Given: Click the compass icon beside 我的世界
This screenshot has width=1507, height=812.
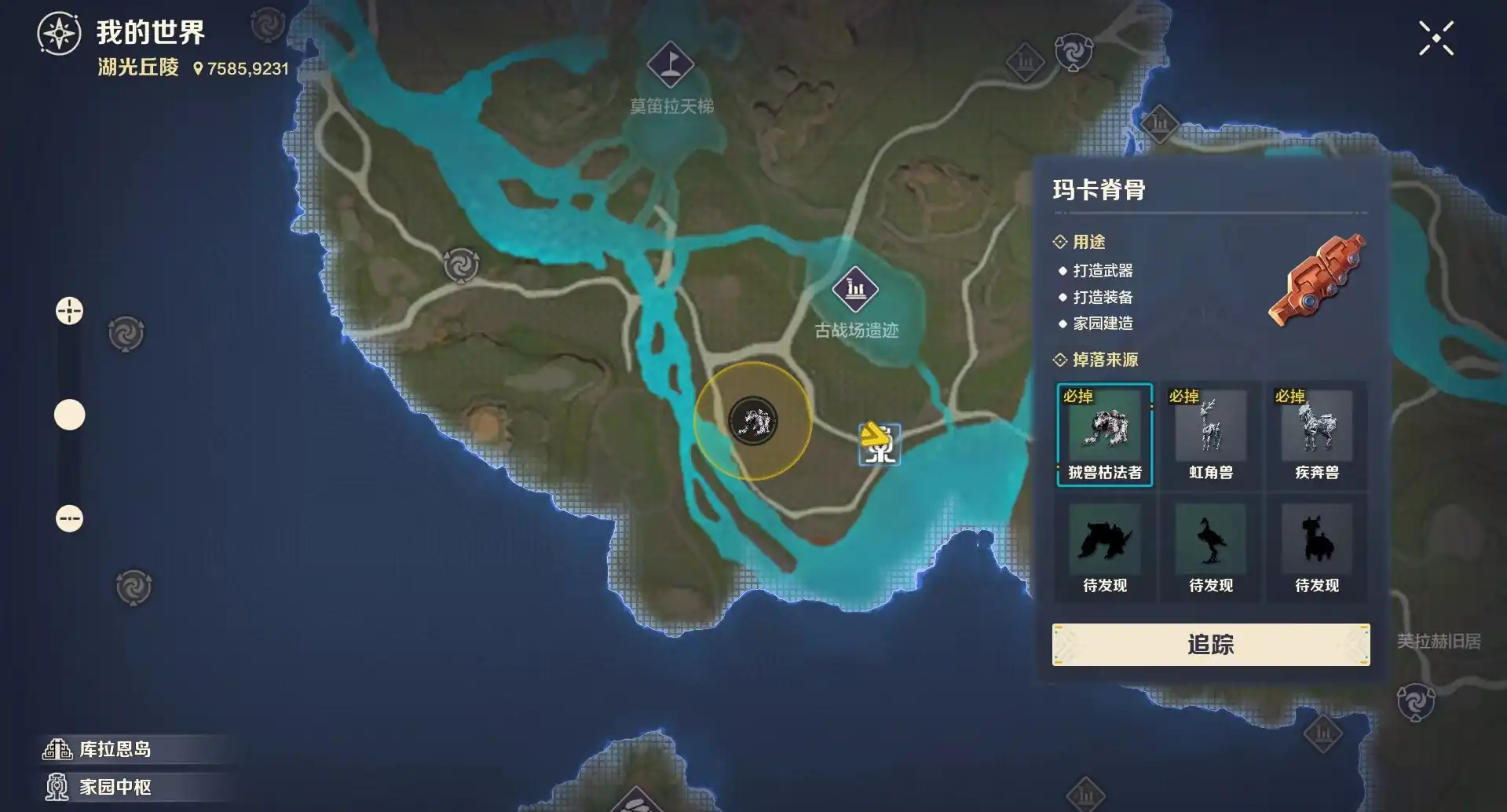Looking at the screenshot, I should [x=59, y=34].
